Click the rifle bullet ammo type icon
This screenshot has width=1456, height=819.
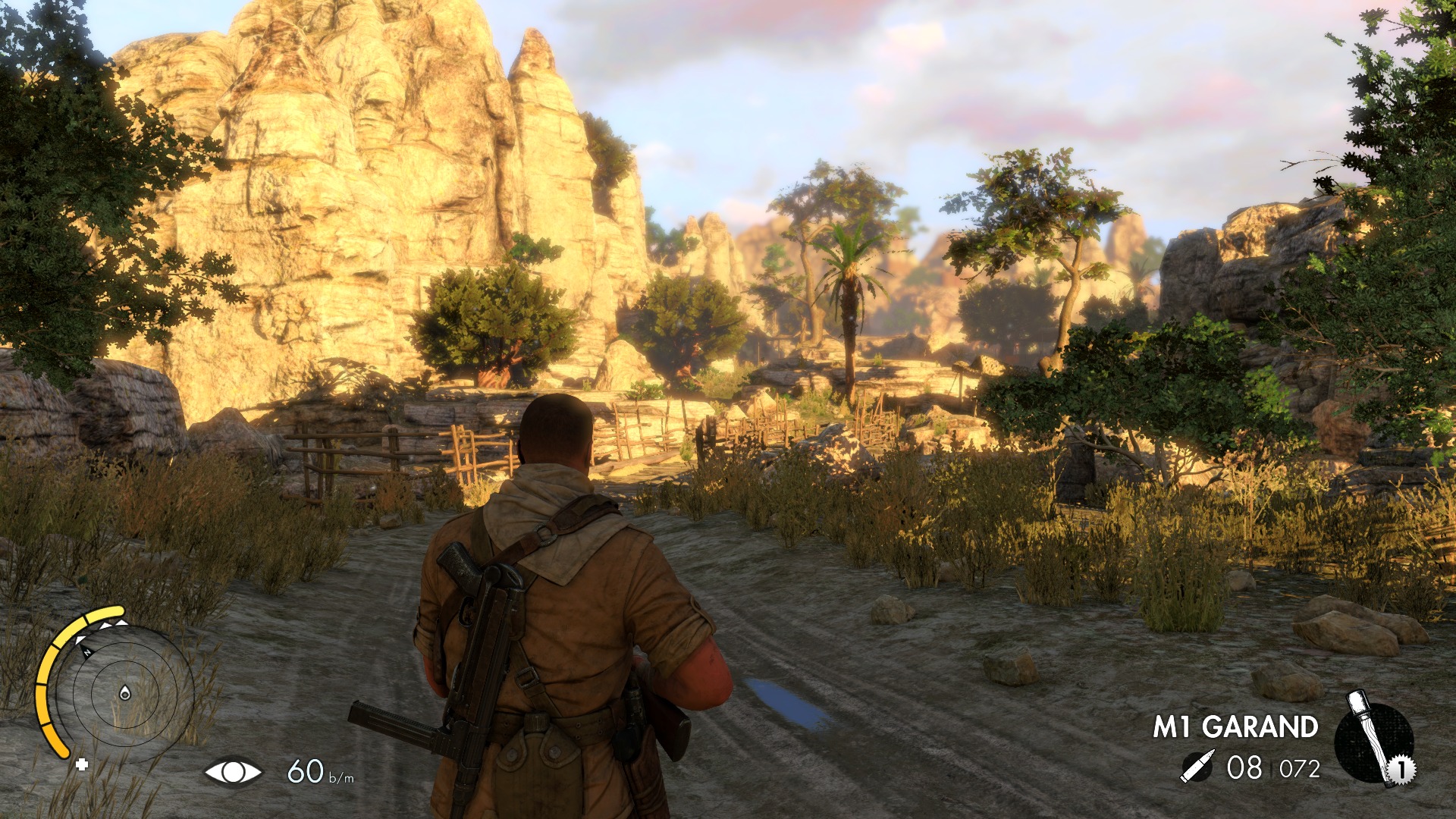coord(1197,767)
